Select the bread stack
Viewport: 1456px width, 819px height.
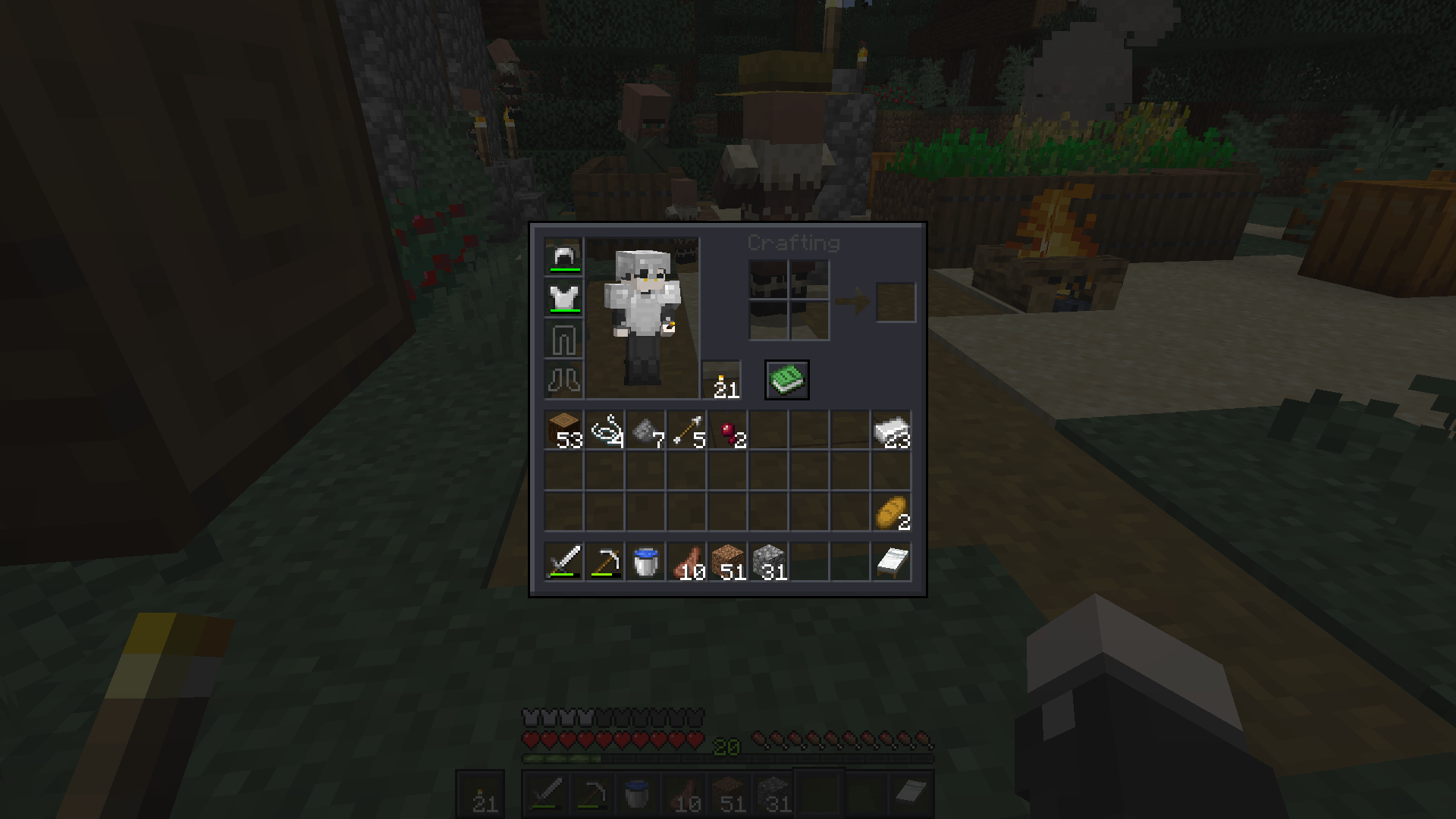click(892, 513)
